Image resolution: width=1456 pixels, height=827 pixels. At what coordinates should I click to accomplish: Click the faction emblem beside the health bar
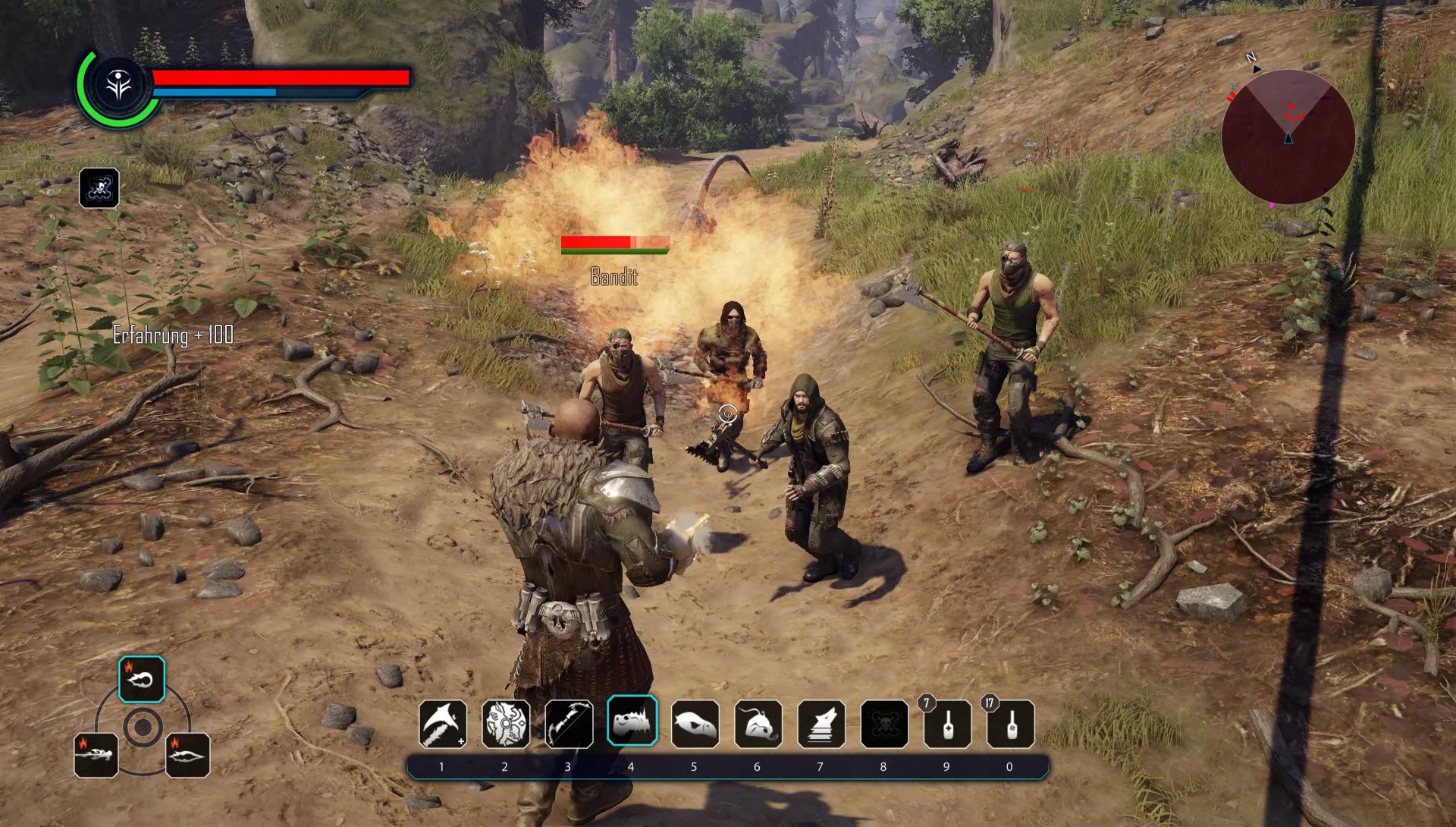coord(119,87)
